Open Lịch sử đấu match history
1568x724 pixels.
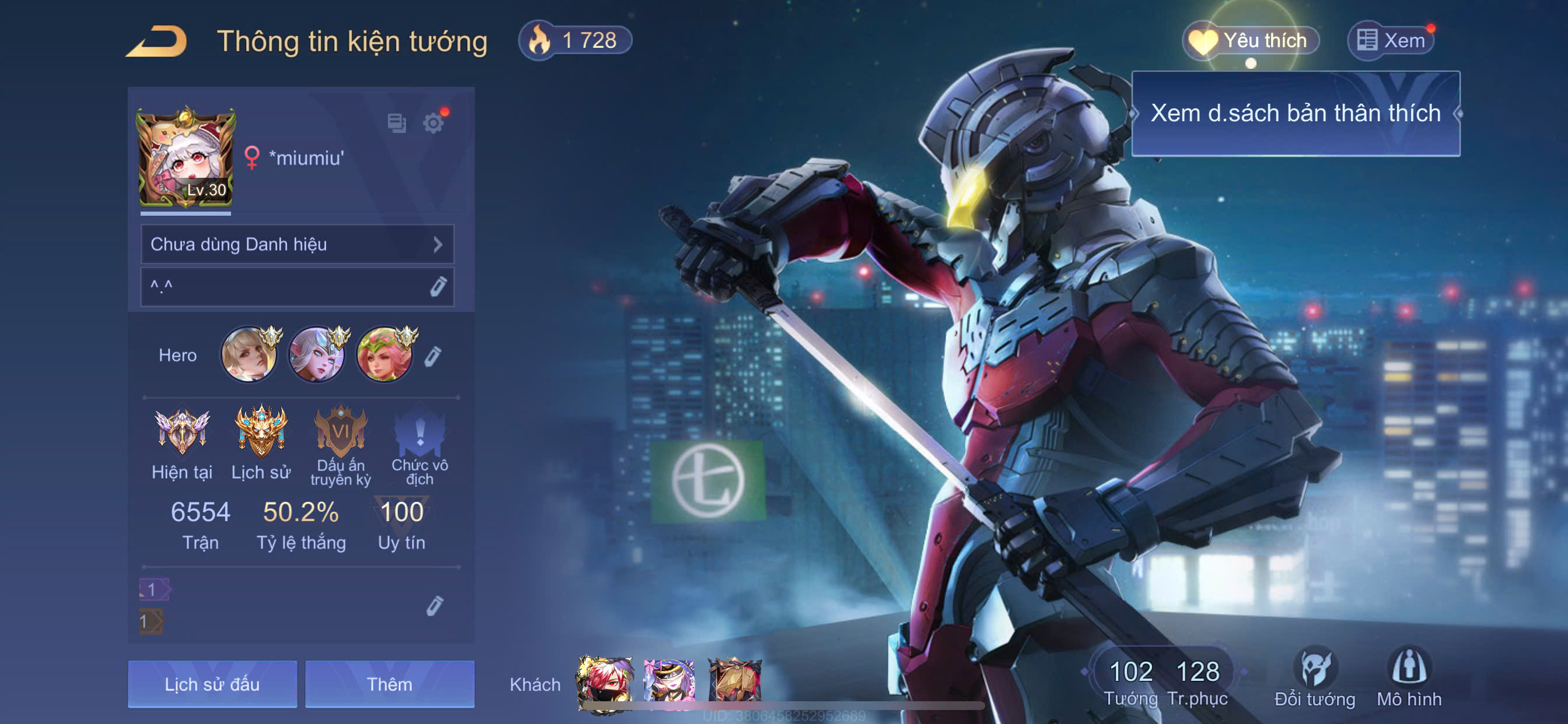(212, 684)
